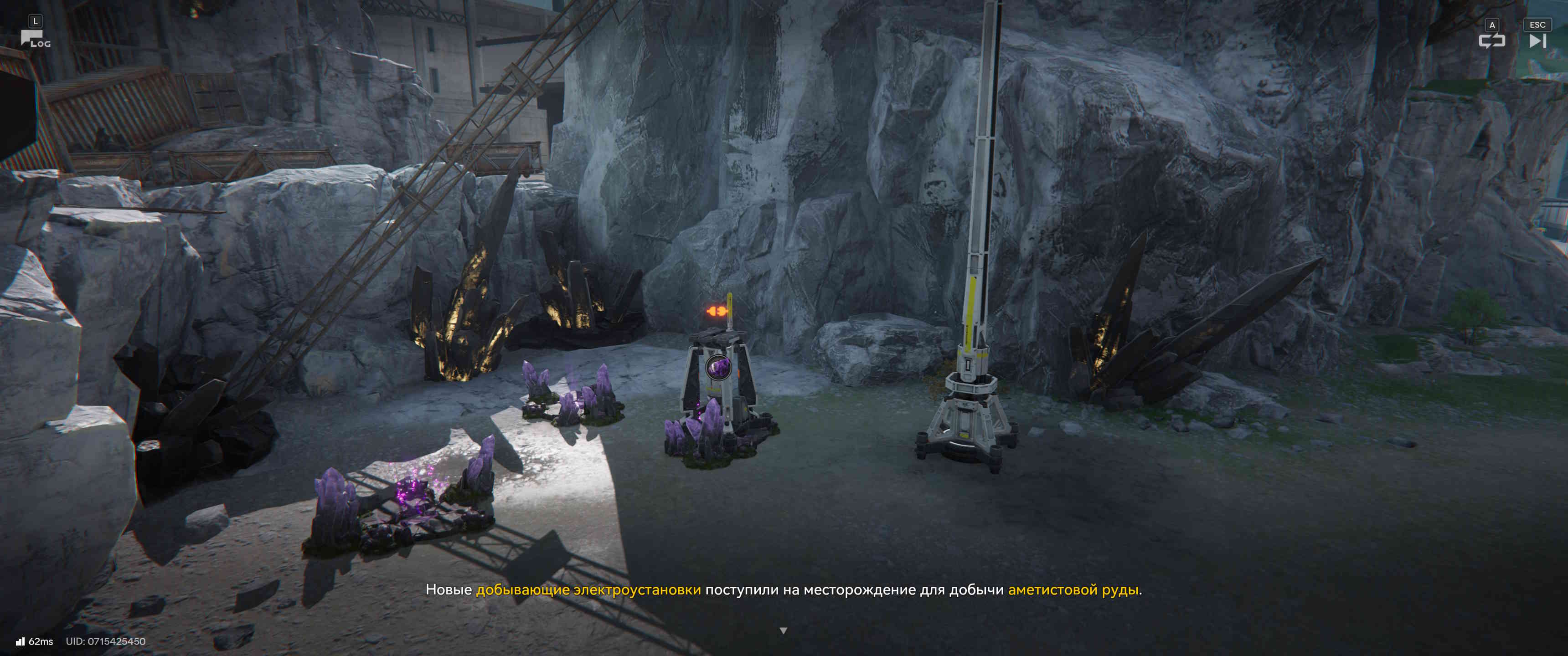Advance dialogue using the small down arrow

pos(784,630)
